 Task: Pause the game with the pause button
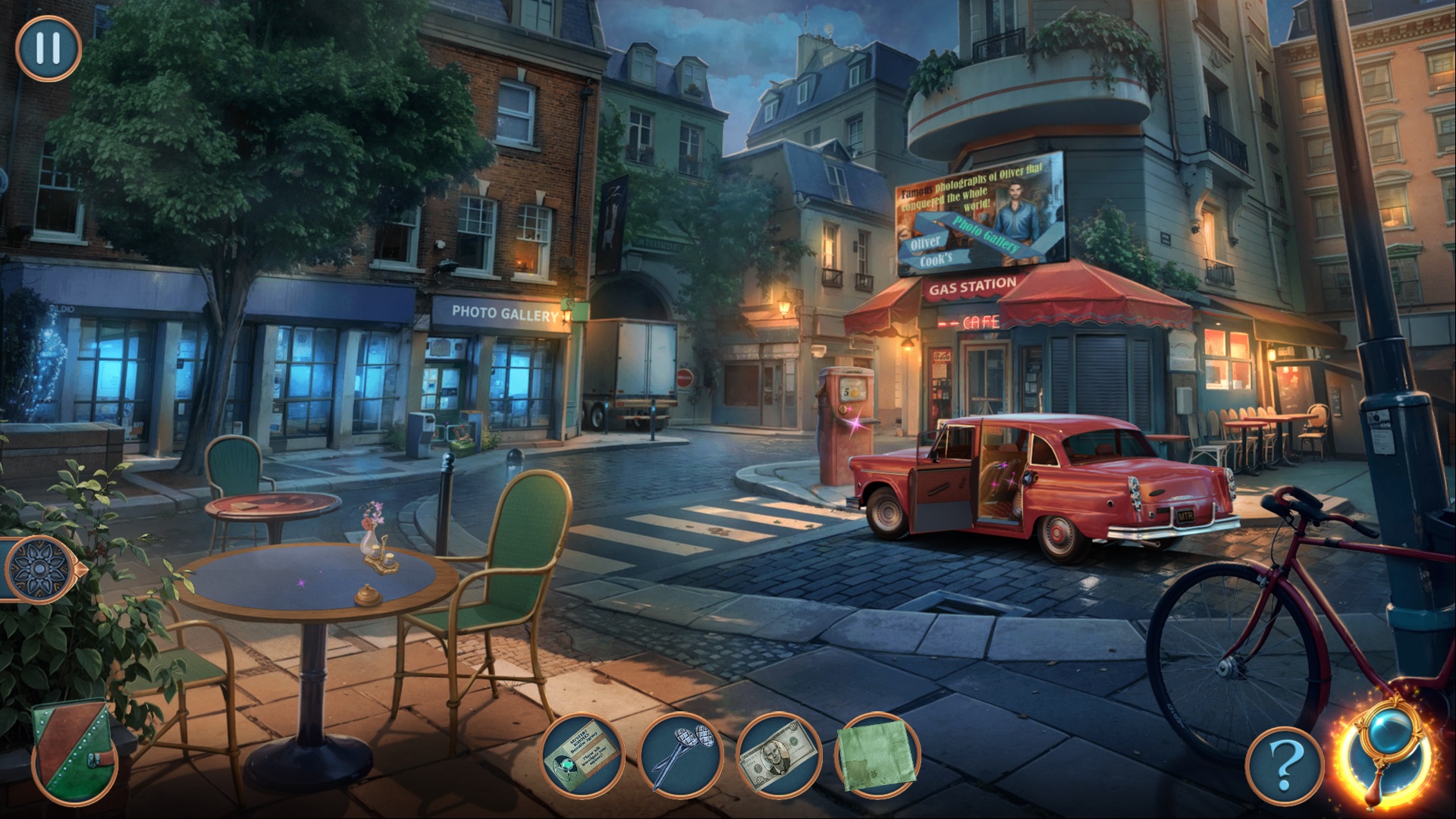pyautogui.click(x=48, y=48)
